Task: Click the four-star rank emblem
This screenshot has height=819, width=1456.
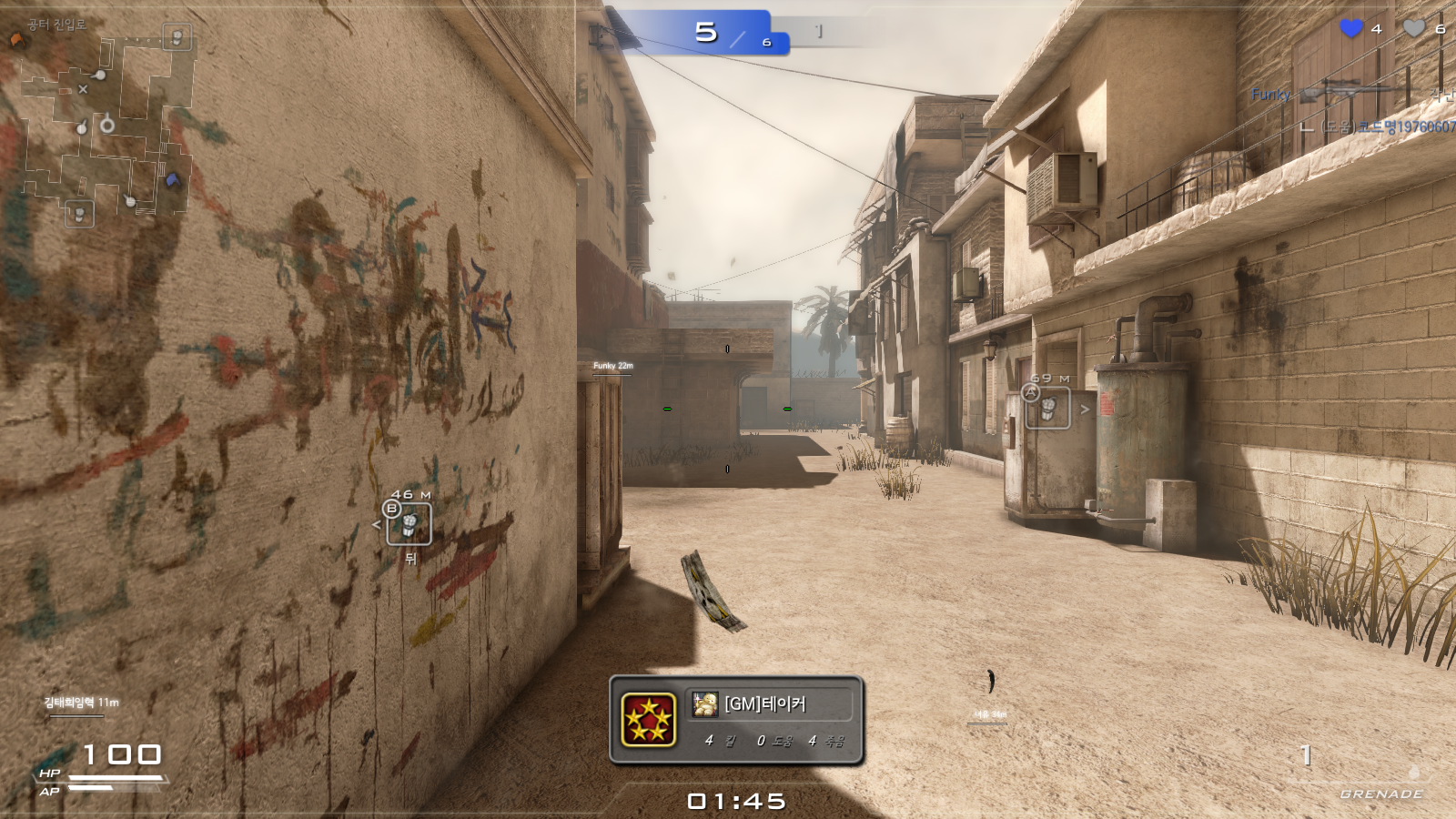Action: [x=648, y=720]
